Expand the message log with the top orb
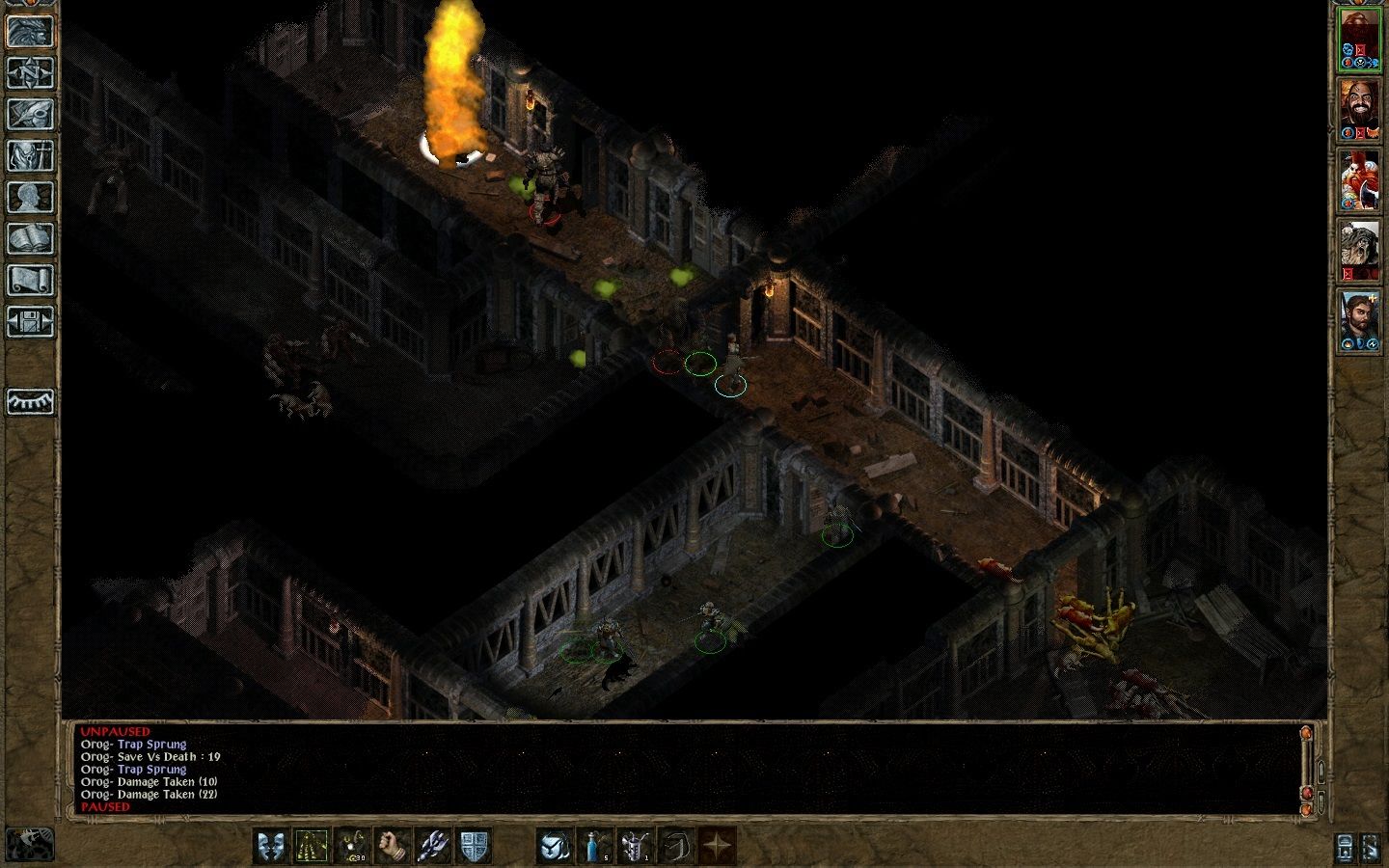Image resolution: width=1389 pixels, height=868 pixels. tap(1306, 733)
